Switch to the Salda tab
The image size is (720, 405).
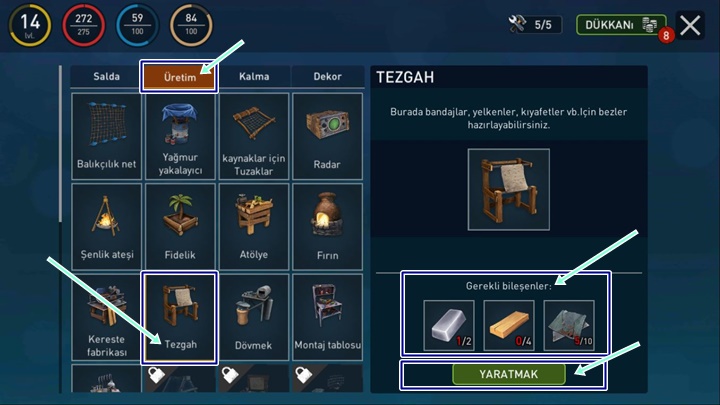(106, 77)
